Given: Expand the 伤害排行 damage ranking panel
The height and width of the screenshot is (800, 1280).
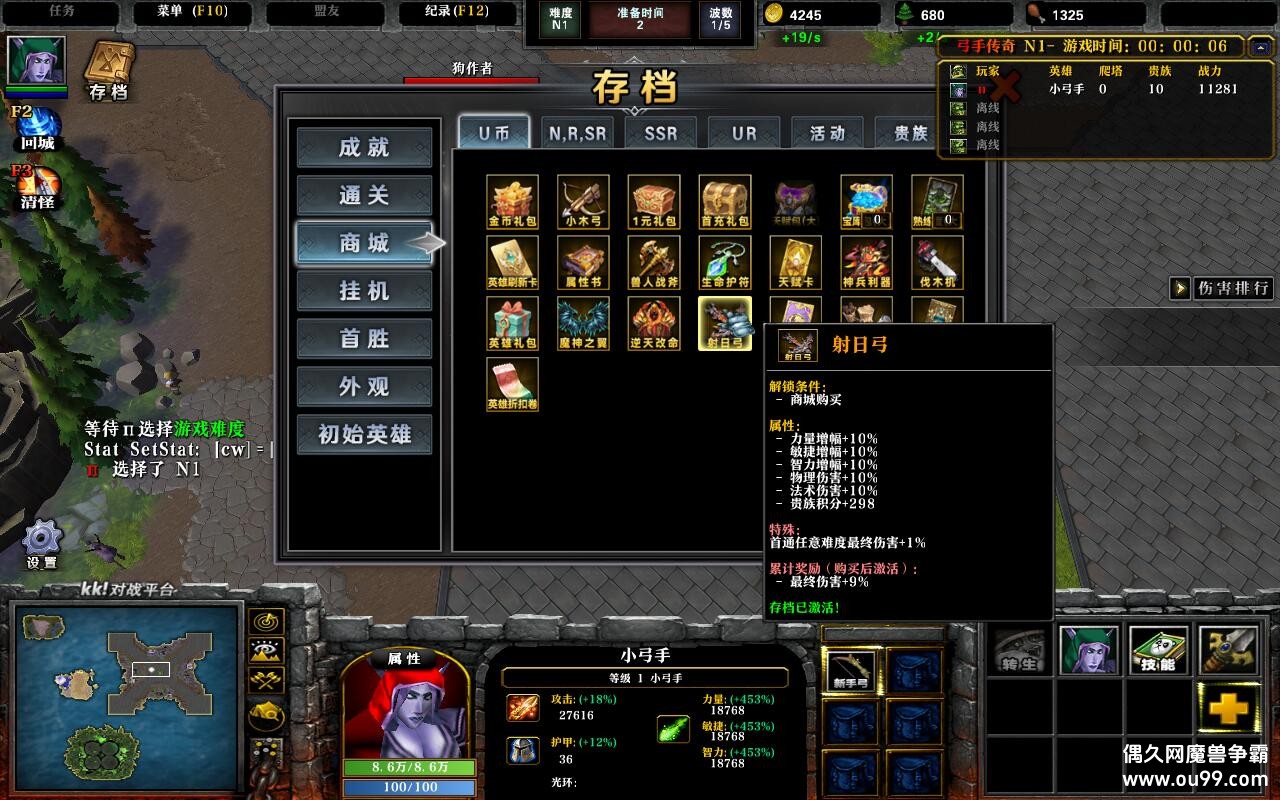Looking at the screenshot, I should pyautogui.click(x=1222, y=288).
